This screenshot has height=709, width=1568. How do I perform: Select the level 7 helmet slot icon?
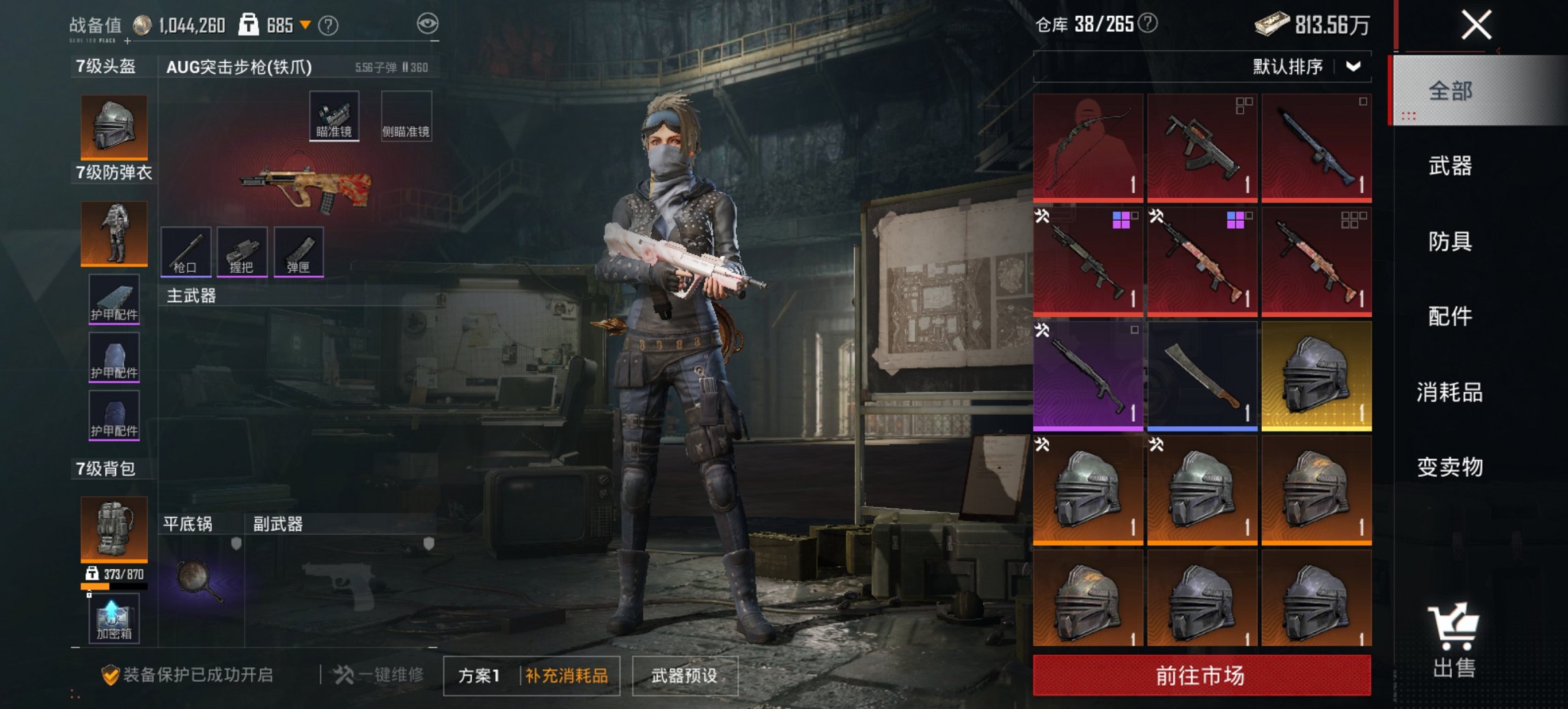coord(113,126)
